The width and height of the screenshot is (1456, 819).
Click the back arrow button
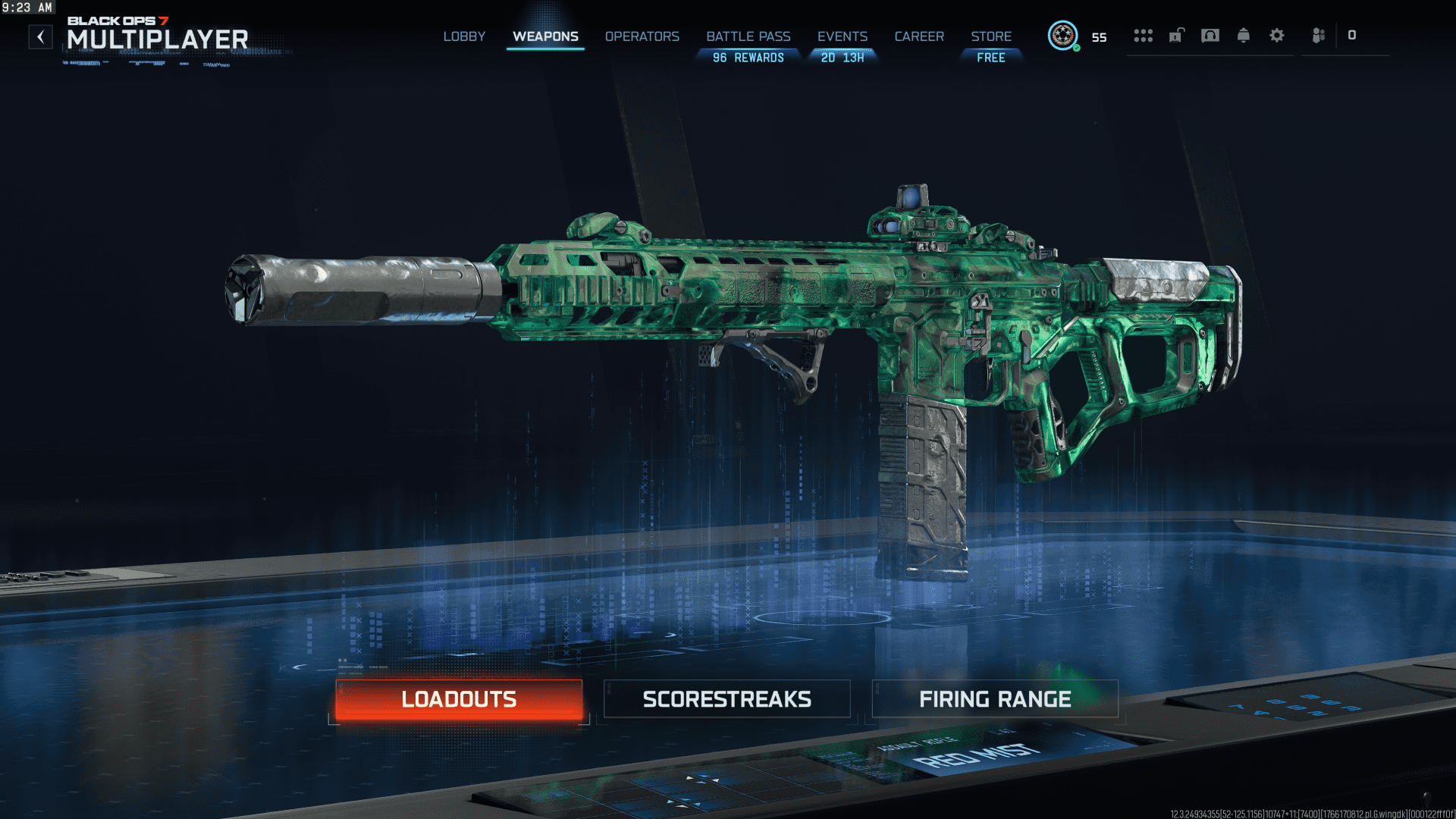pos(41,36)
